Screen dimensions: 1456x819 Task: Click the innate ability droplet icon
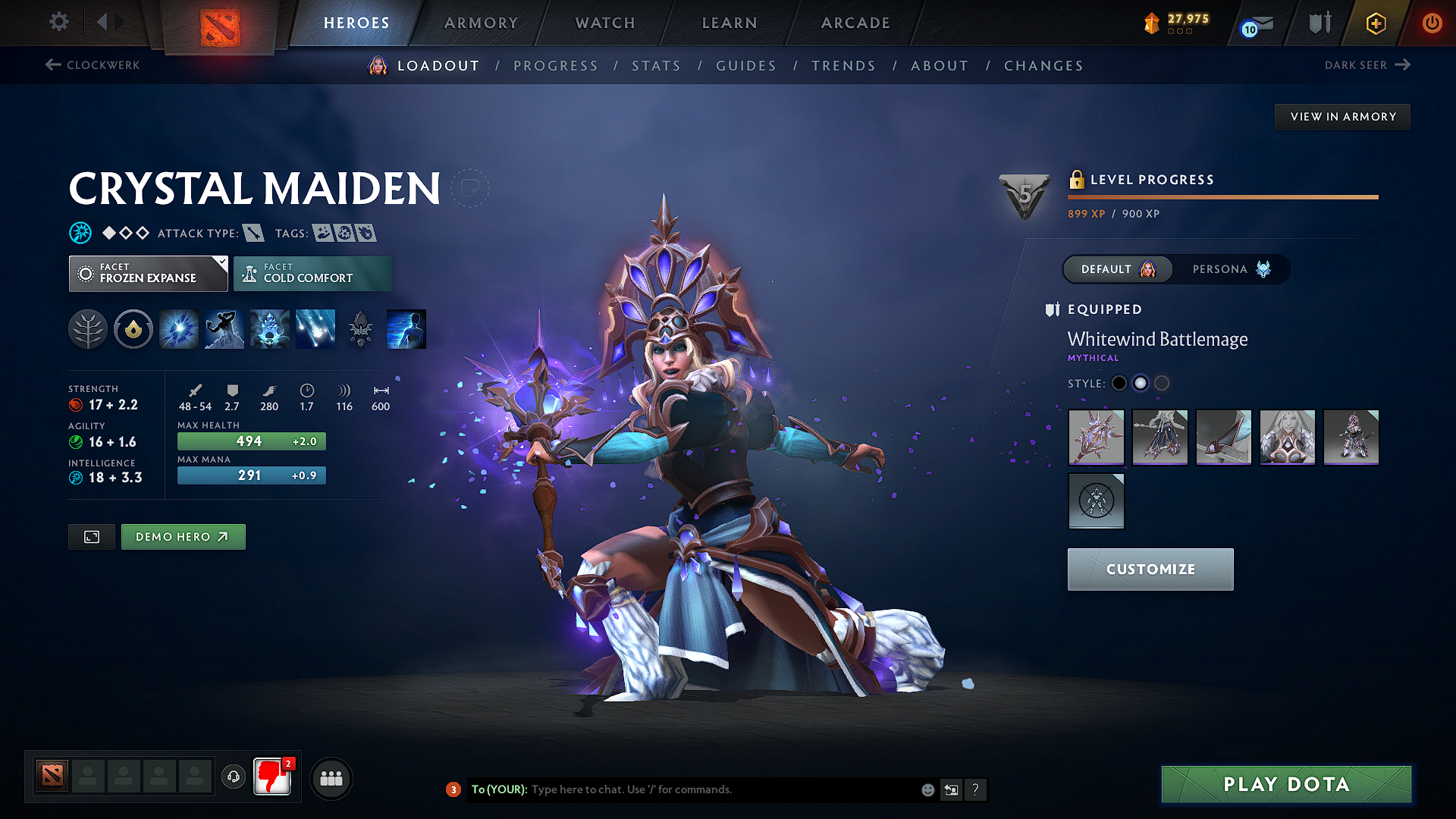tap(133, 328)
